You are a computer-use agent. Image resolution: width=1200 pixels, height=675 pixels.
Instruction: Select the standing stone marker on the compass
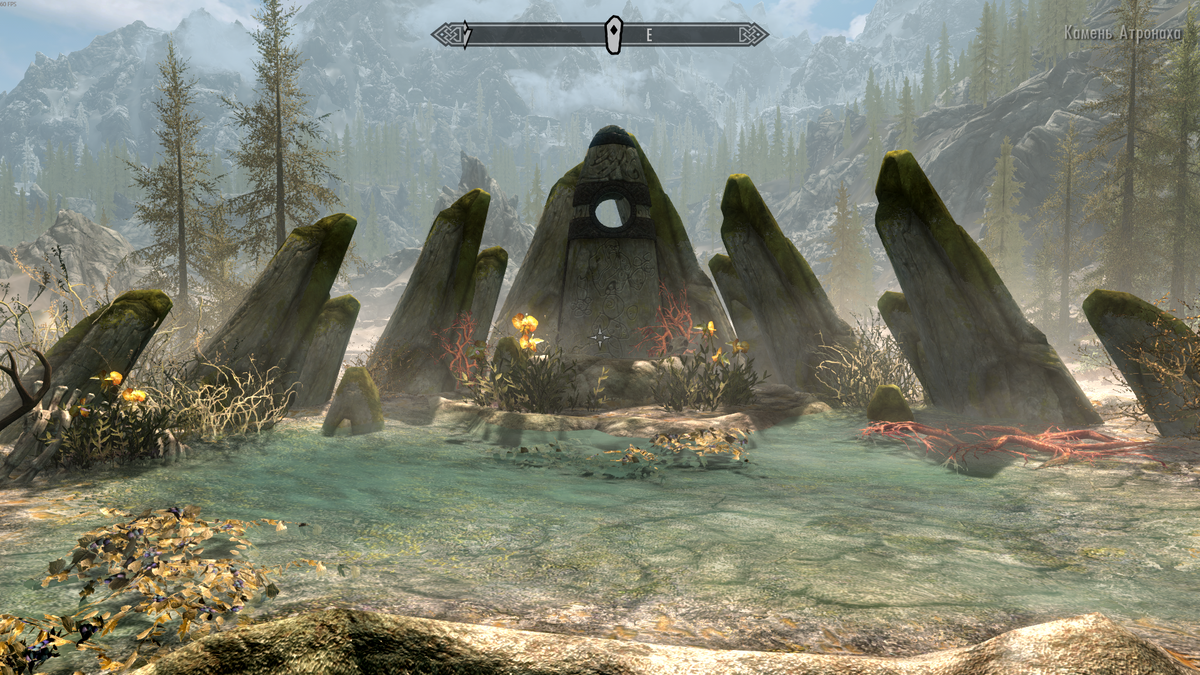point(613,34)
